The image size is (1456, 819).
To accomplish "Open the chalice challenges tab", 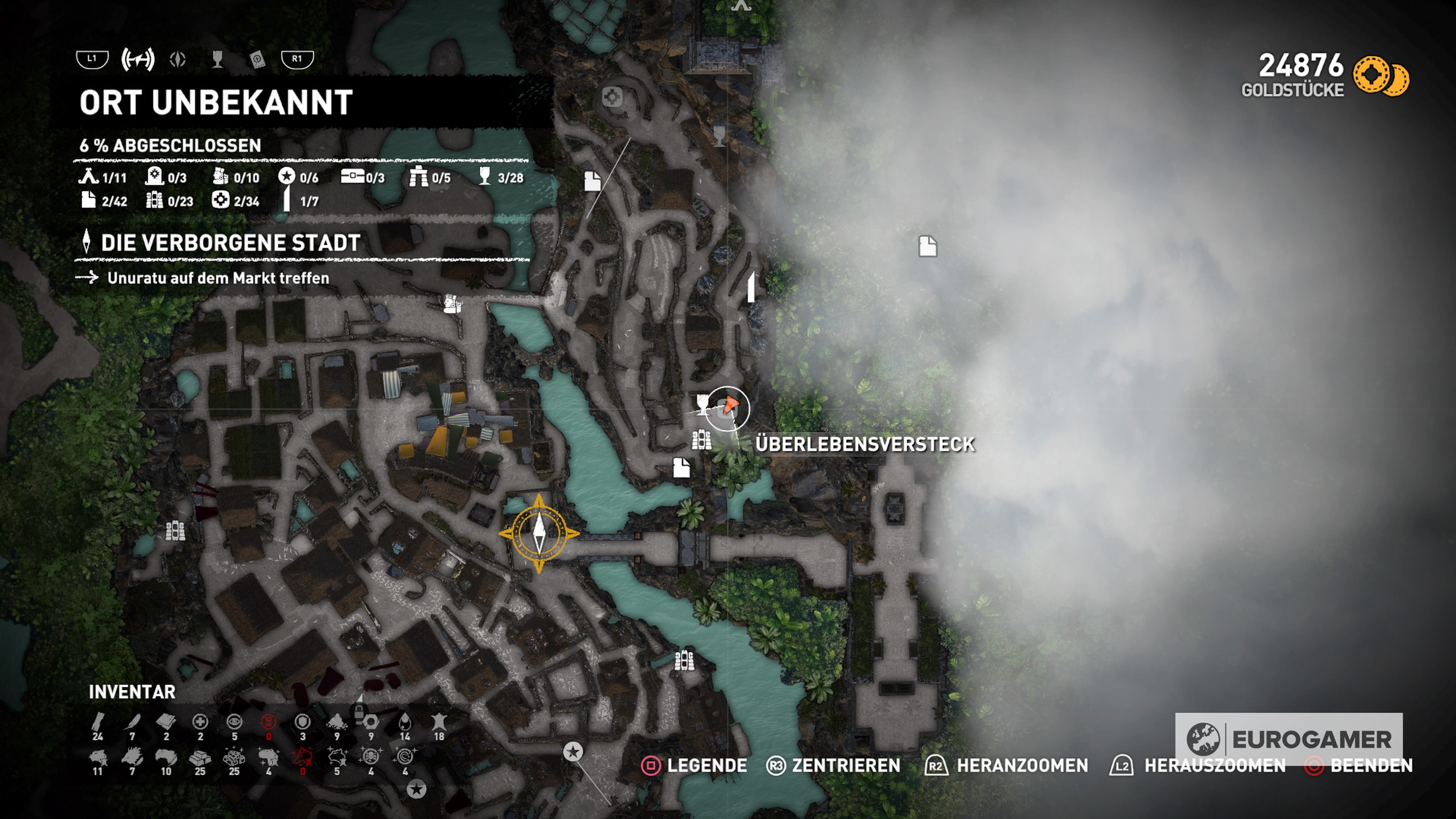I will (x=217, y=60).
